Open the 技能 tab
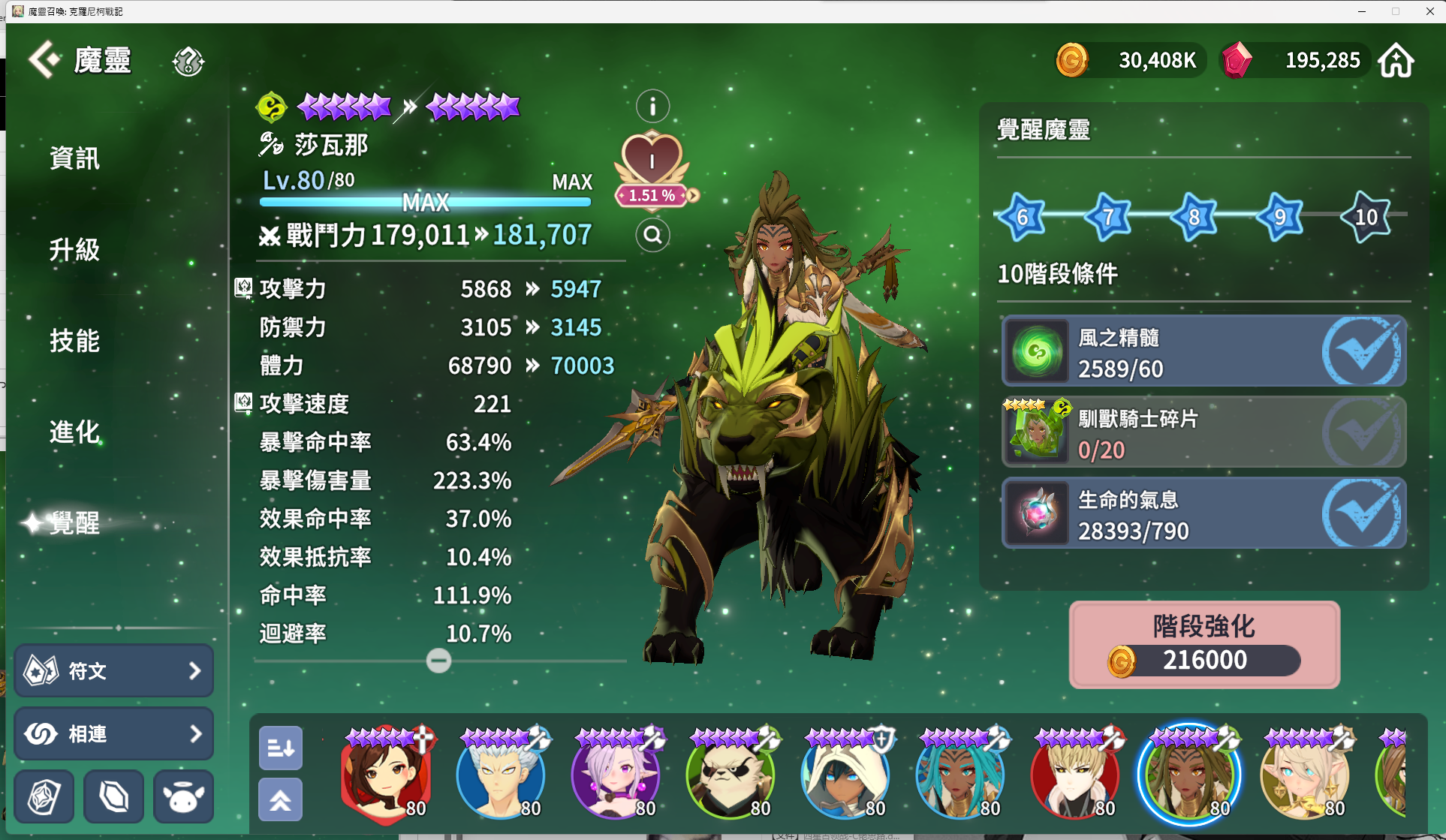Viewport: 1446px width, 840px height. [74, 341]
